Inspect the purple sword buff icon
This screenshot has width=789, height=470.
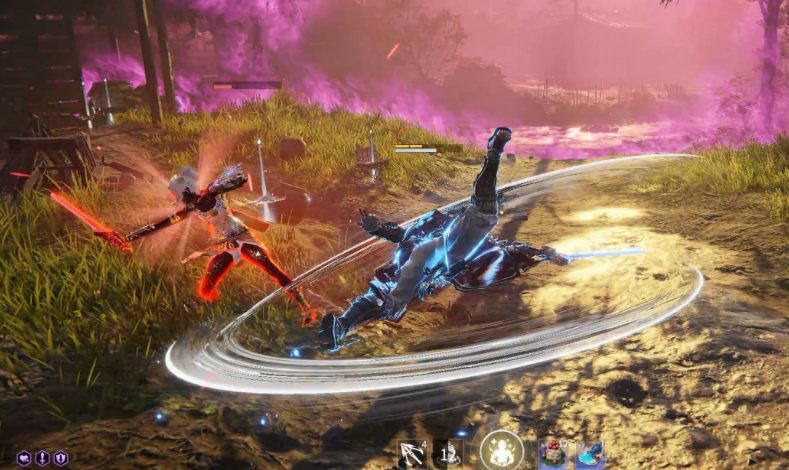click(x=42, y=457)
